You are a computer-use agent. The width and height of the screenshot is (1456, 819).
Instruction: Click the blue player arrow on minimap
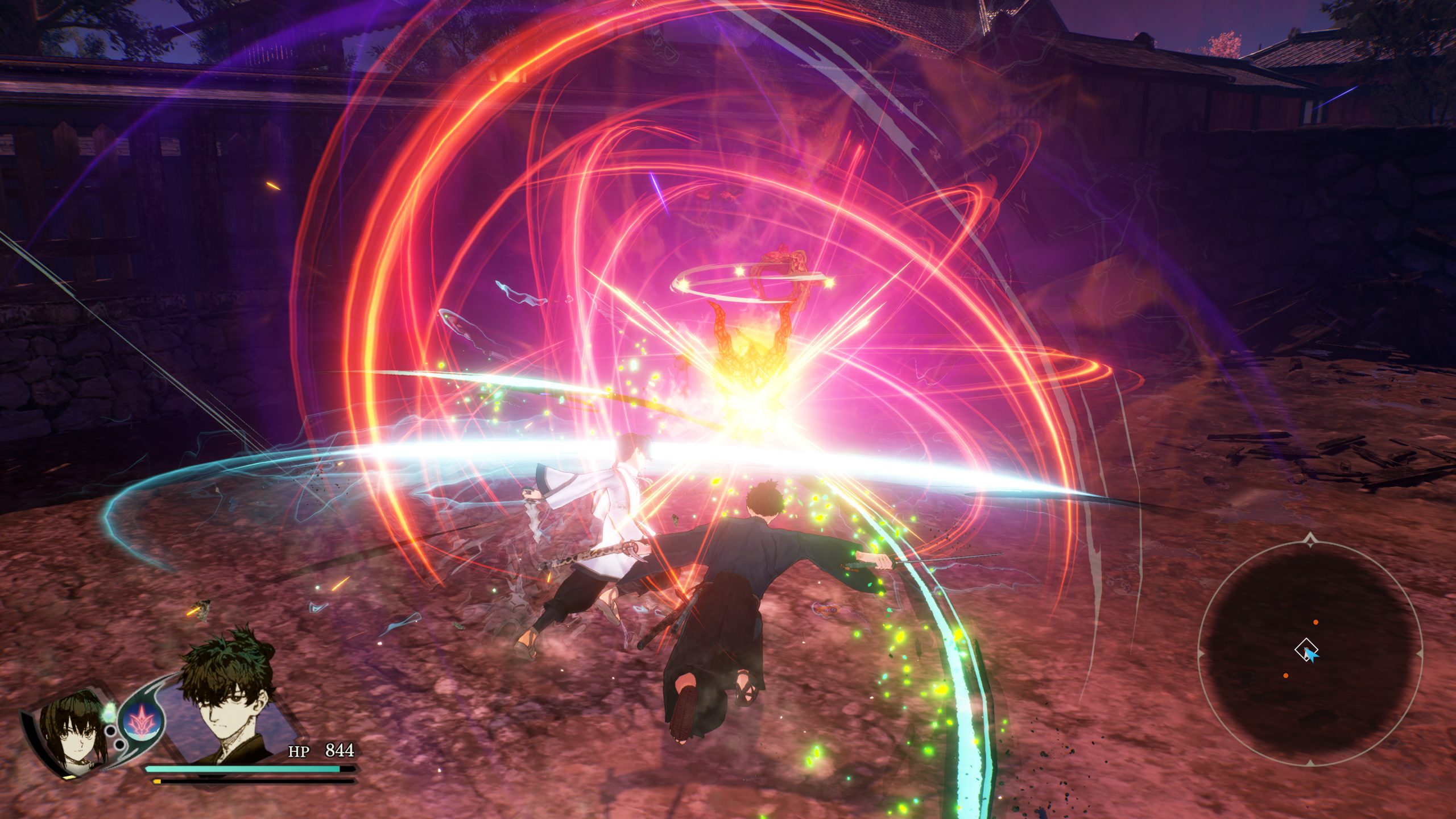pyautogui.click(x=1312, y=656)
